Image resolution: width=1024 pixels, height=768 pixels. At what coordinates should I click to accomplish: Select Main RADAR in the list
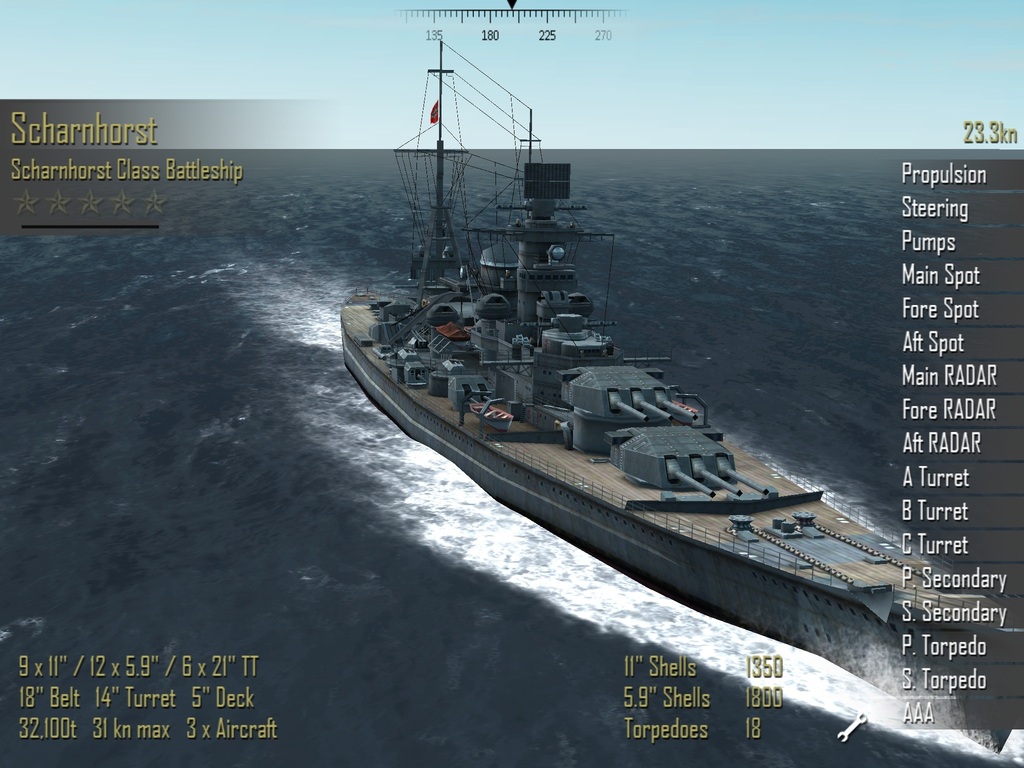(x=948, y=376)
